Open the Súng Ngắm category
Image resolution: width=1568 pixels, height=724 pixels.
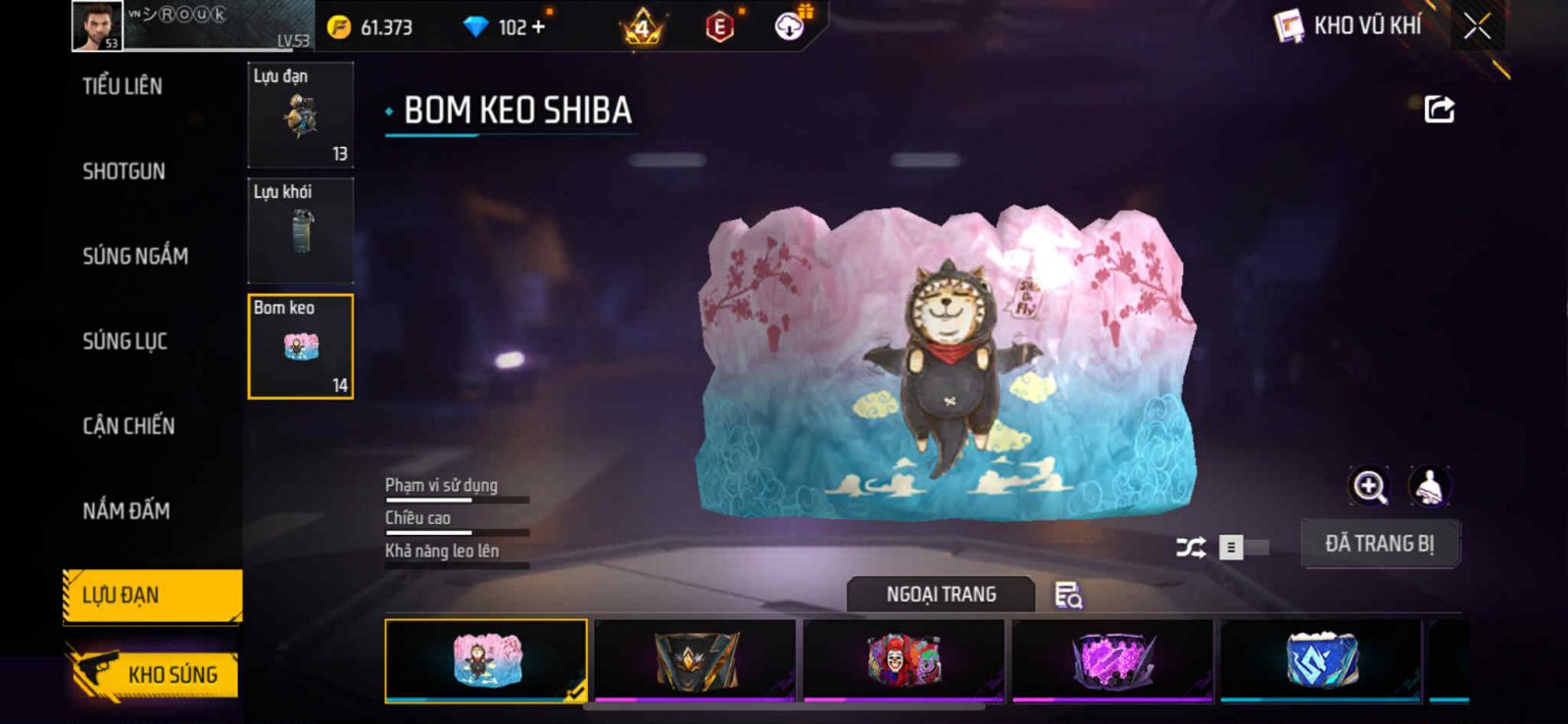point(135,257)
